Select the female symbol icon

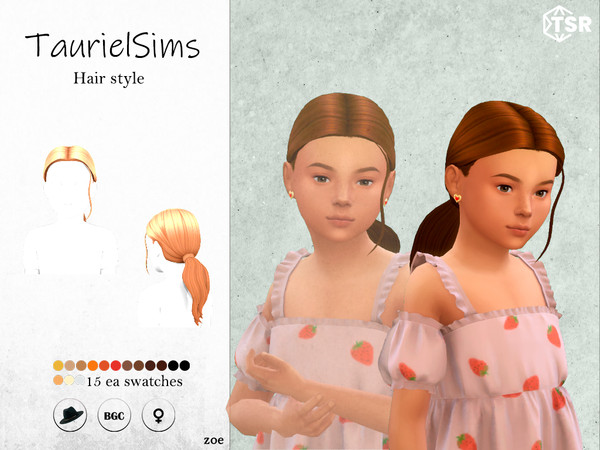156,415
